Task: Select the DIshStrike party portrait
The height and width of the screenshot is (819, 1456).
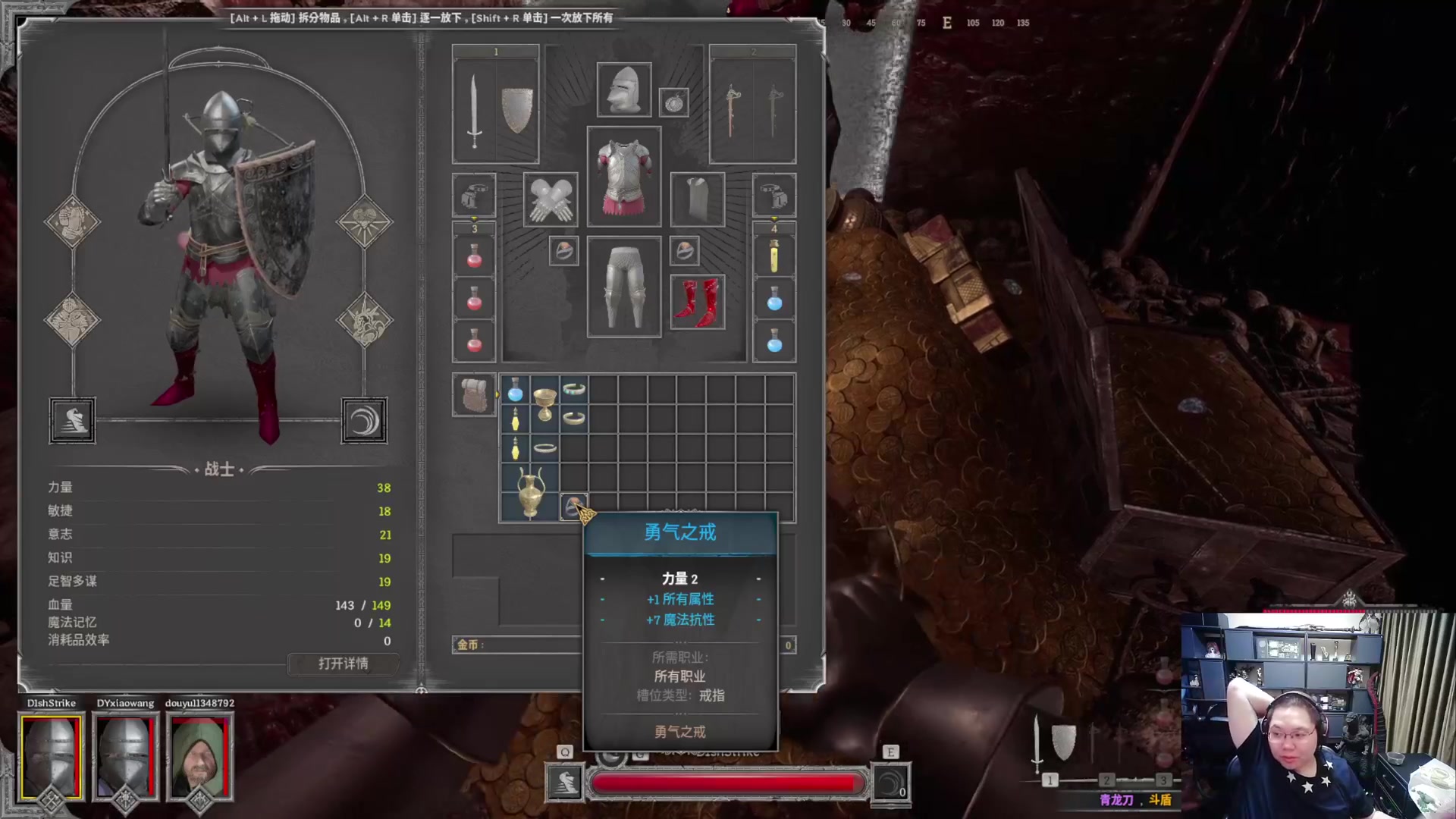Action: click(51, 757)
